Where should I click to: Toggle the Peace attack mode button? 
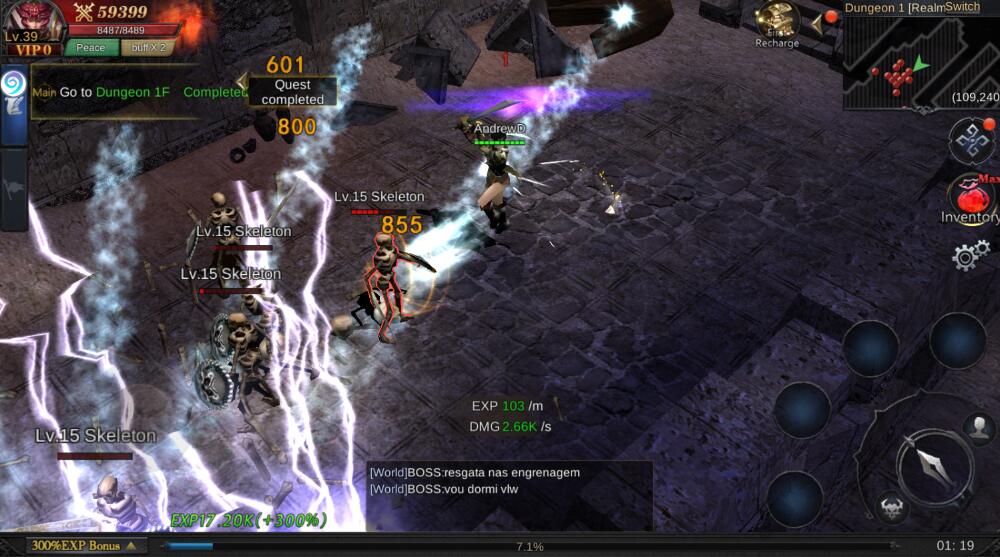click(91, 47)
